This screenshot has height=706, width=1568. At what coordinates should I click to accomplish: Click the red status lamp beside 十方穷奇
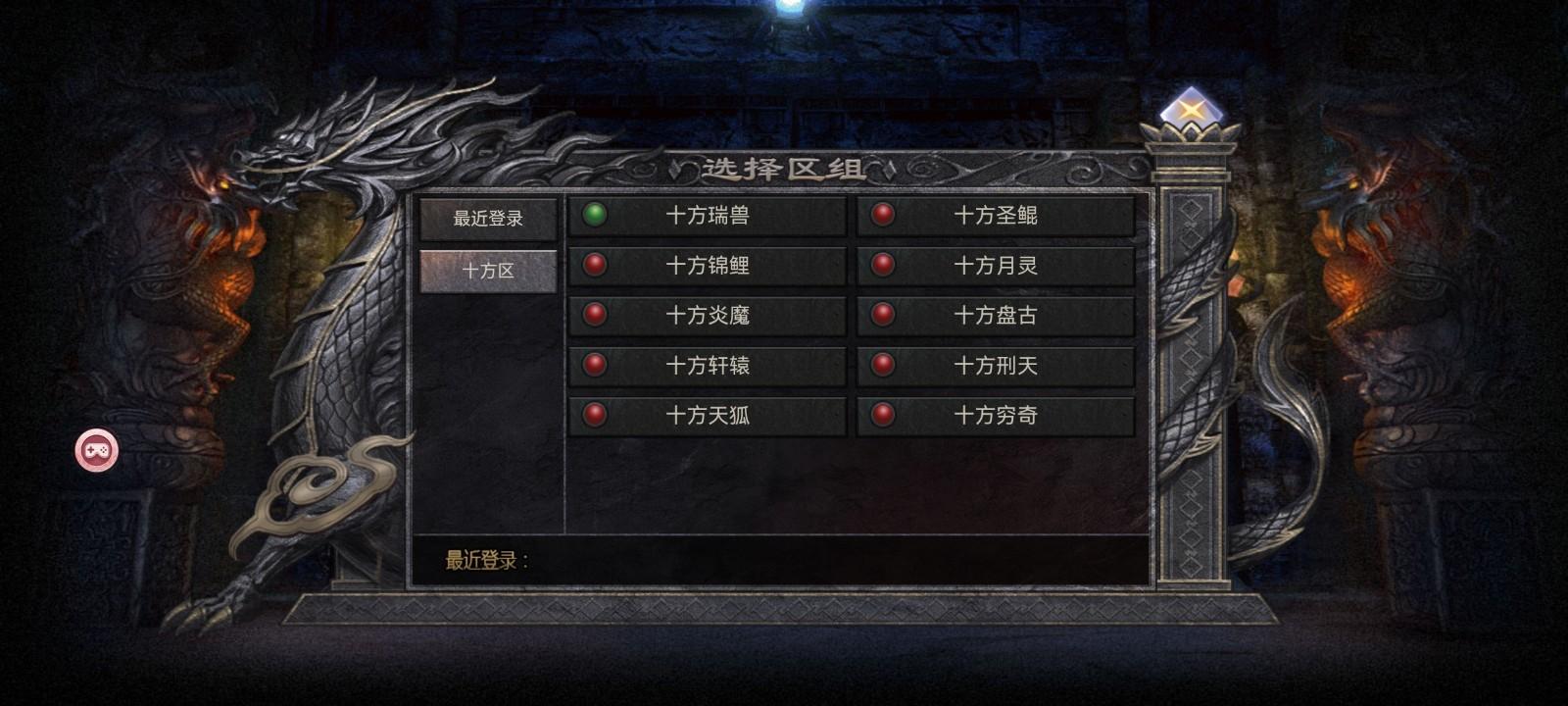click(x=881, y=416)
